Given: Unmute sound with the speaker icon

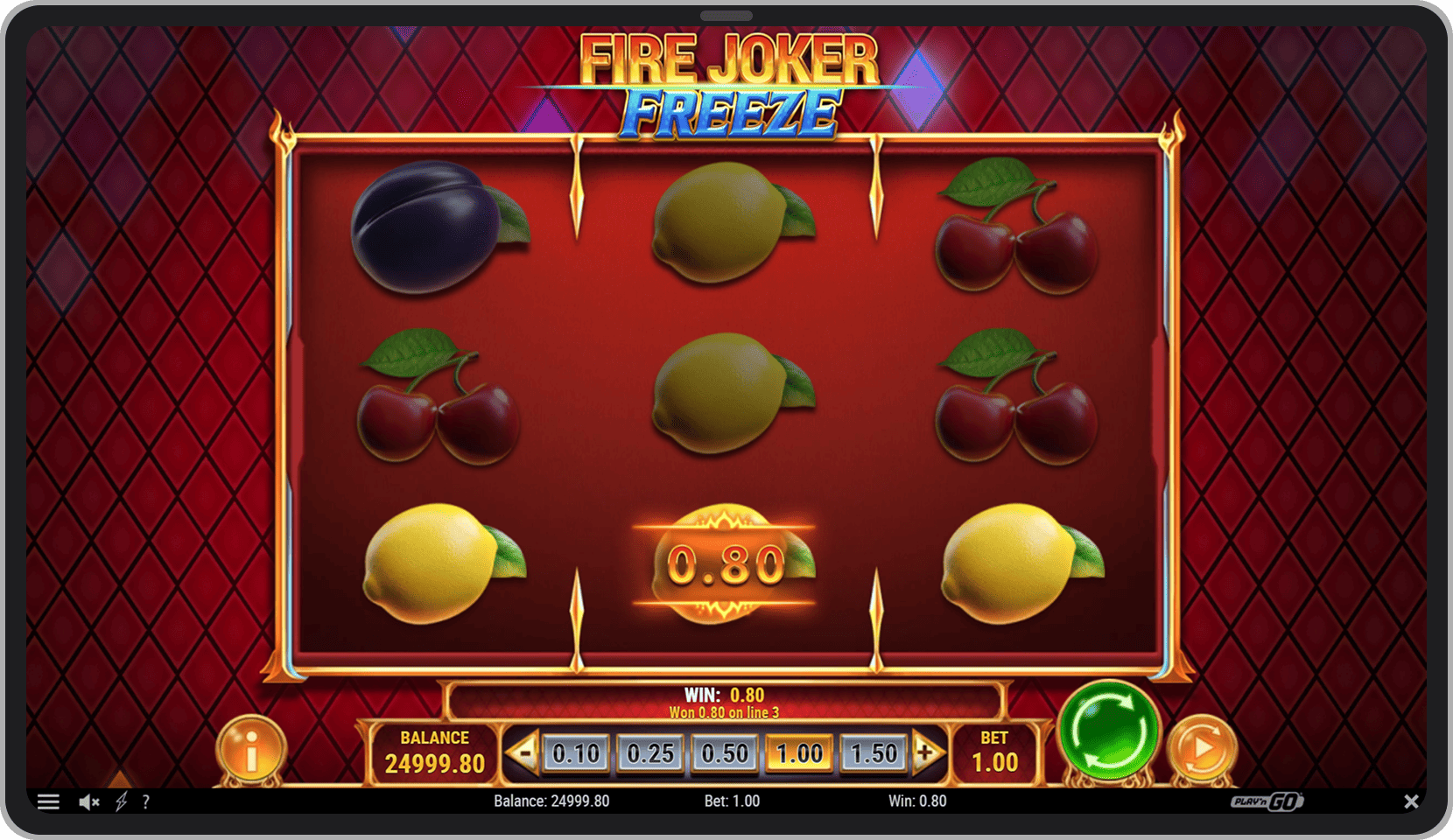Looking at the screenshot, I should point(88,801).
